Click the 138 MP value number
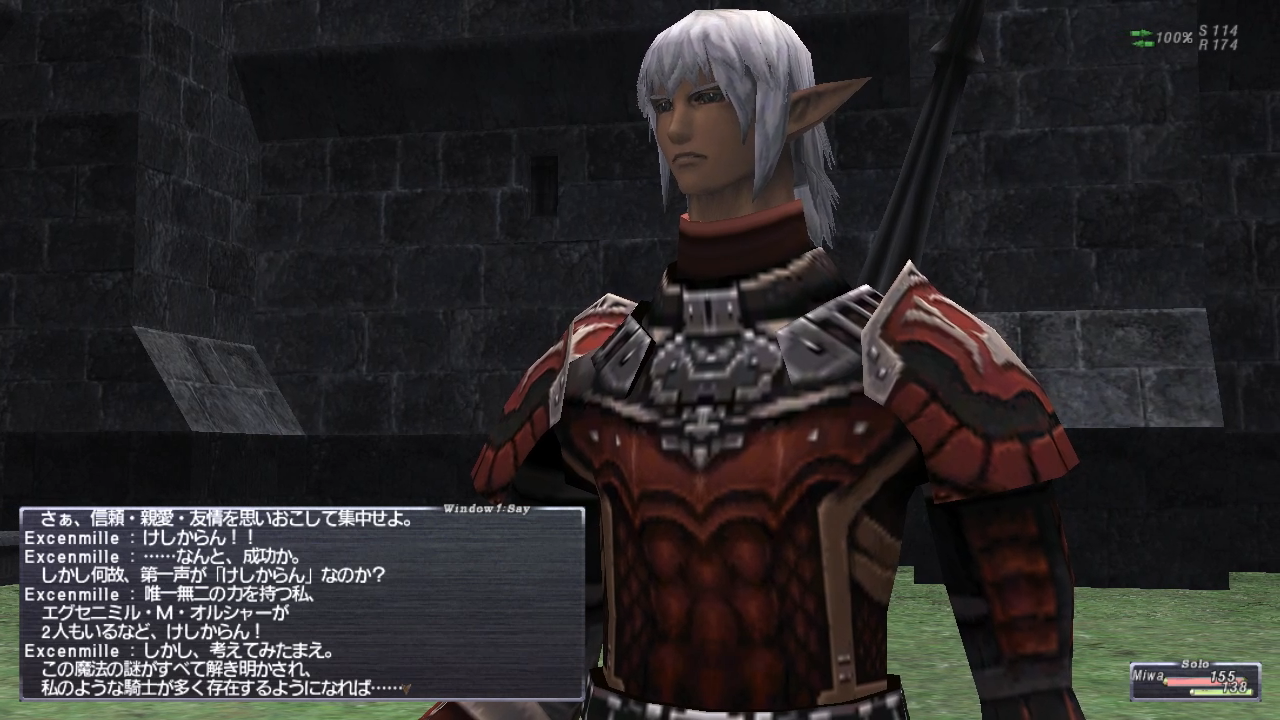 [x=1237, y=687]
